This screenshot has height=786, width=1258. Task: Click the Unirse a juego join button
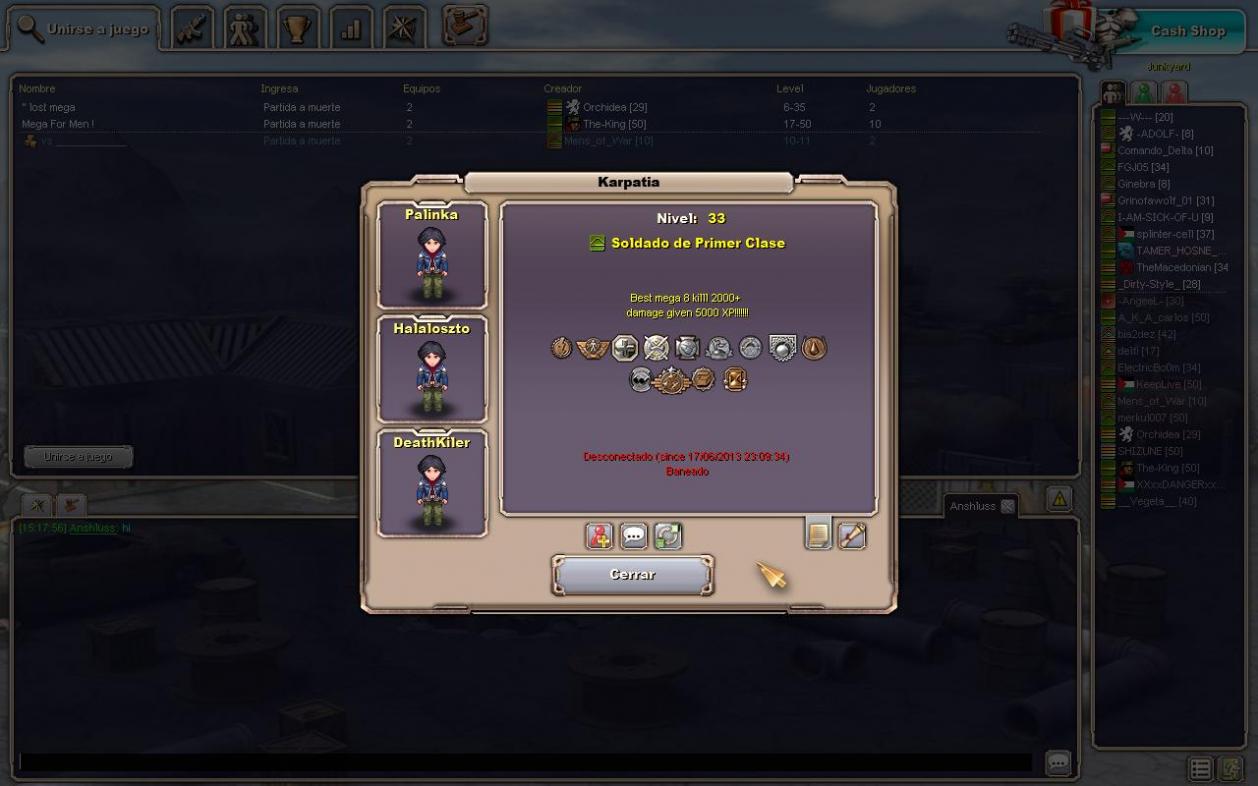pos(78,457)
